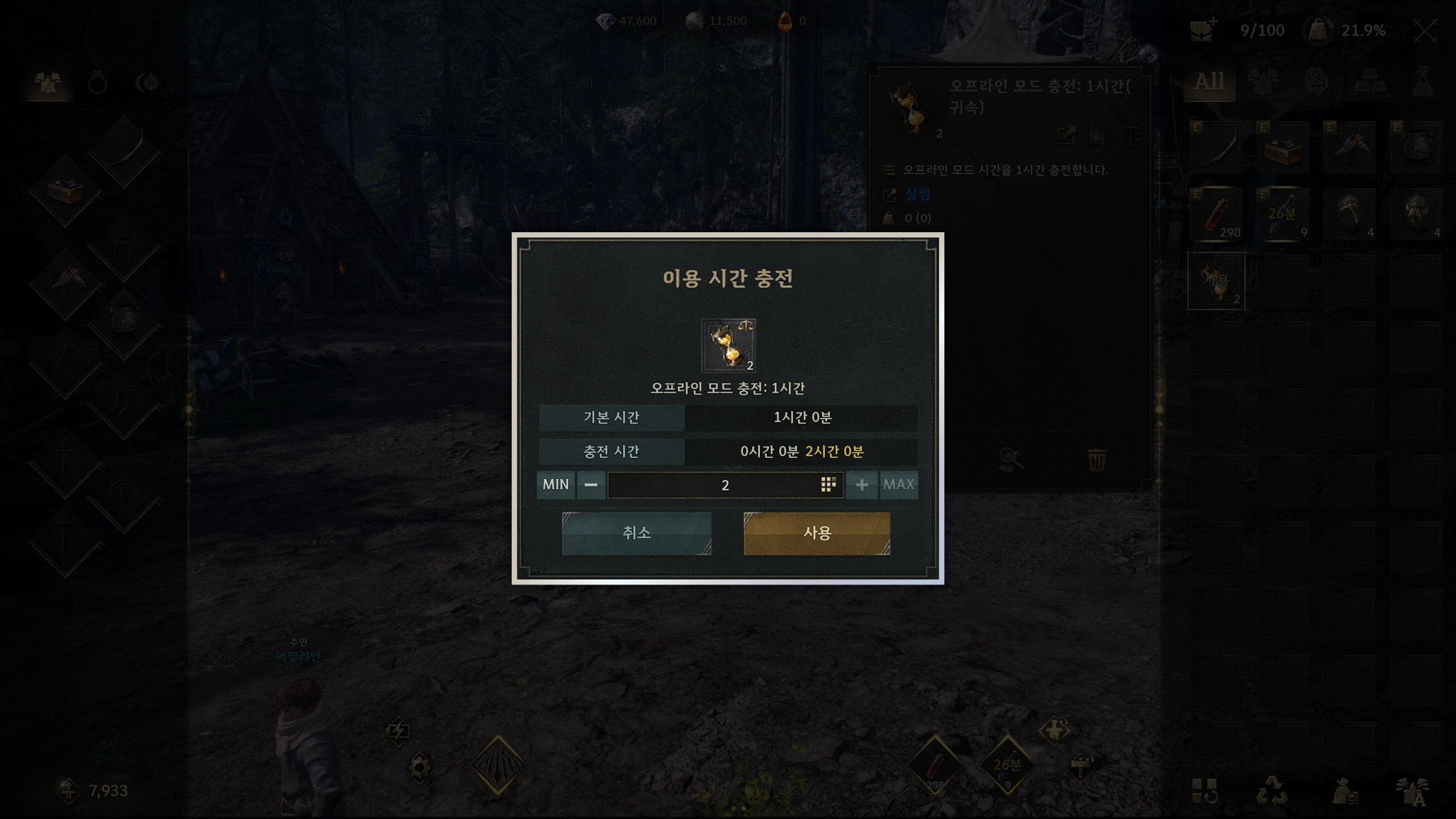1456x819 pixels.
Task: Click the recycle icon in bottom bar
Action: [x=1271, y=791]
